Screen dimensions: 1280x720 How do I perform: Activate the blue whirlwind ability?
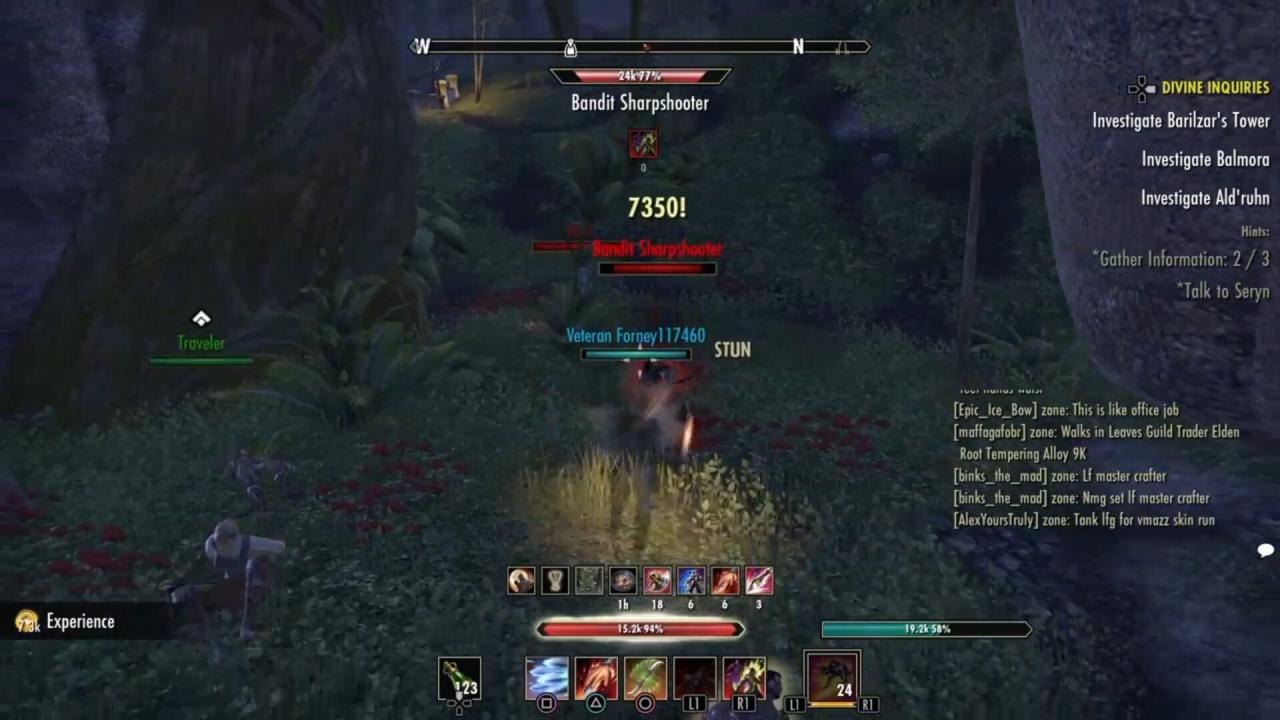[547, 678]
